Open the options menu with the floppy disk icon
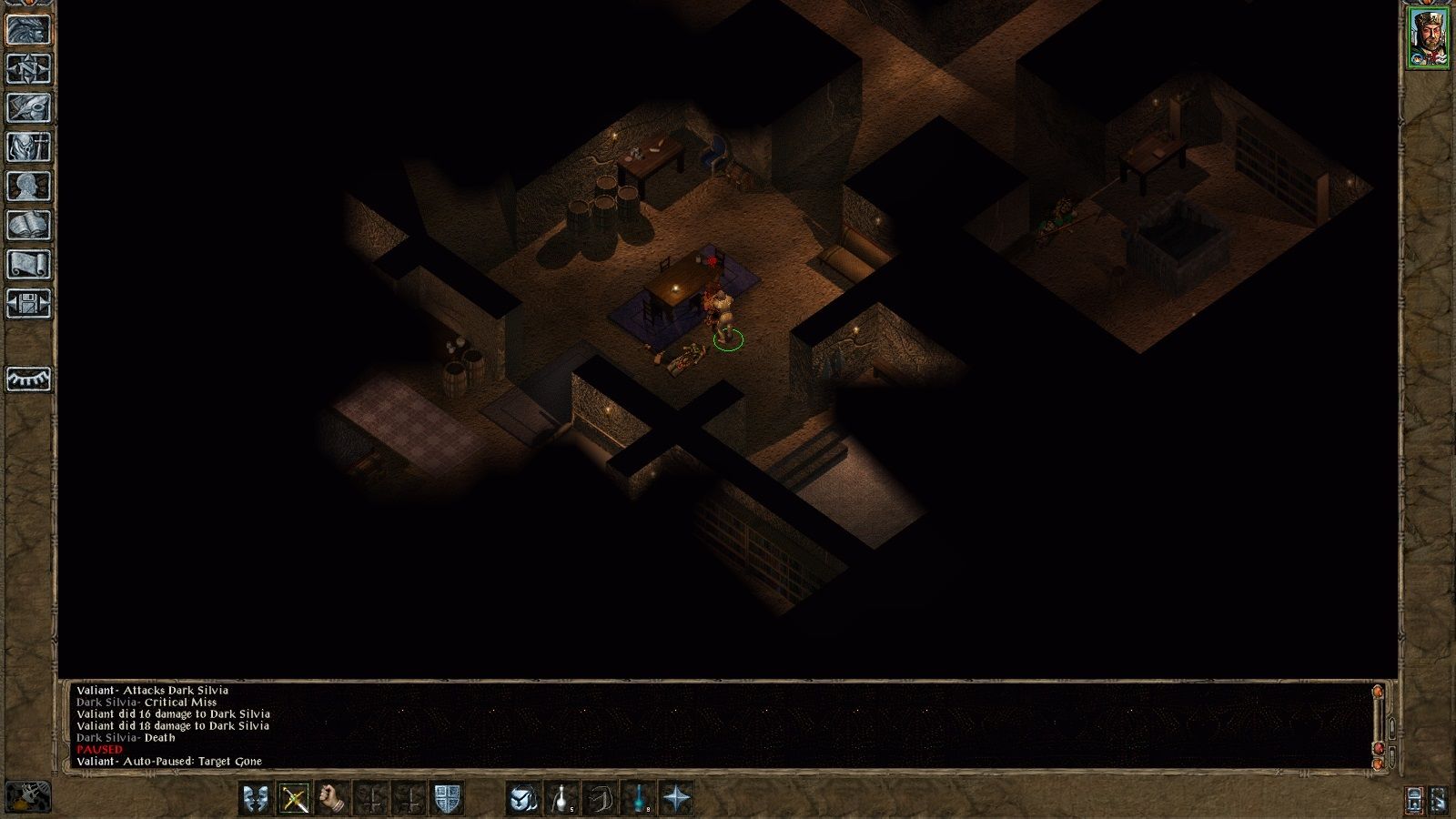The height and width of the screenshot is (819, 1456). (x=28, y=304)
